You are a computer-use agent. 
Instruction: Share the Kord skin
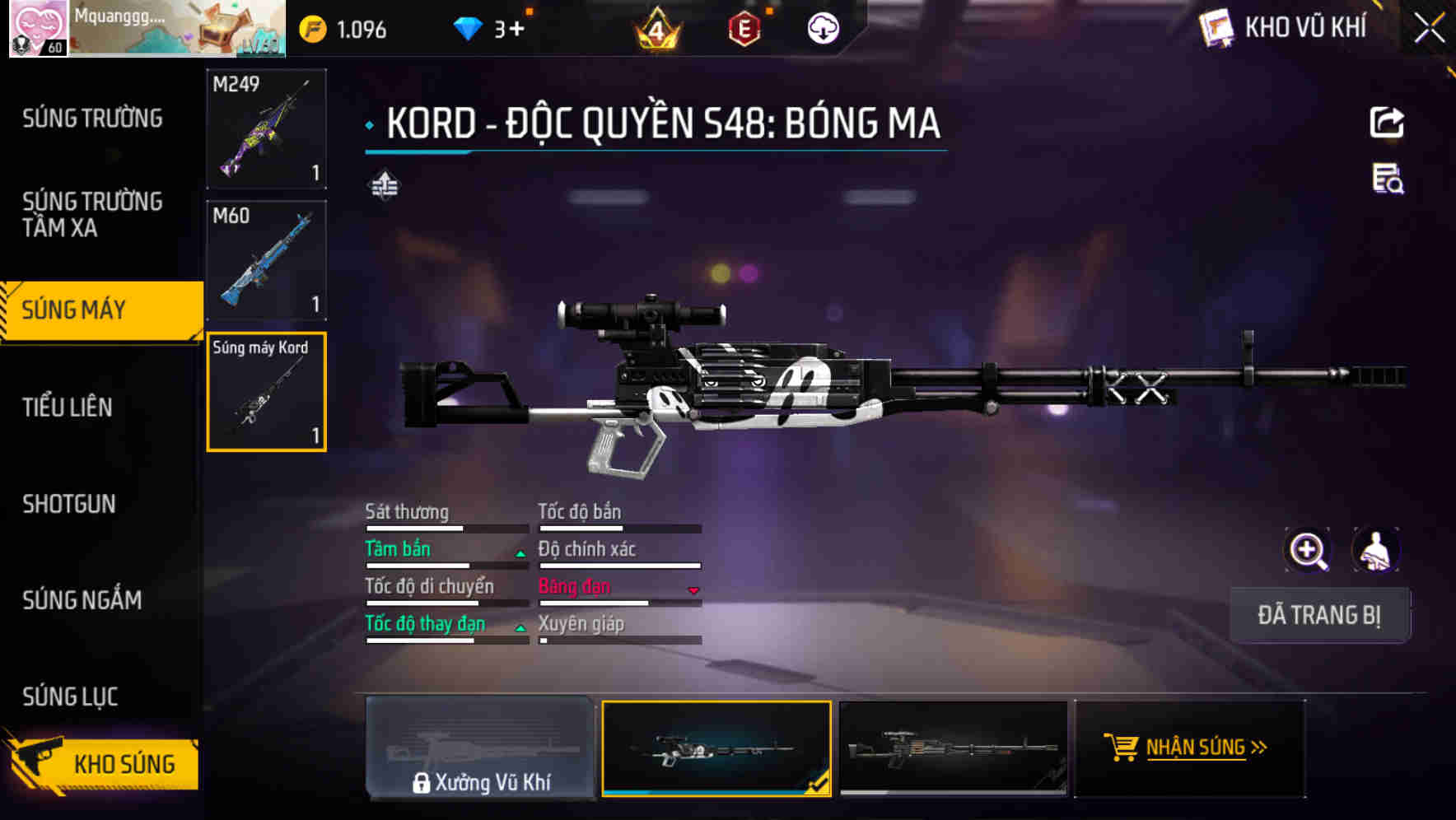[x=1387, y=123]
